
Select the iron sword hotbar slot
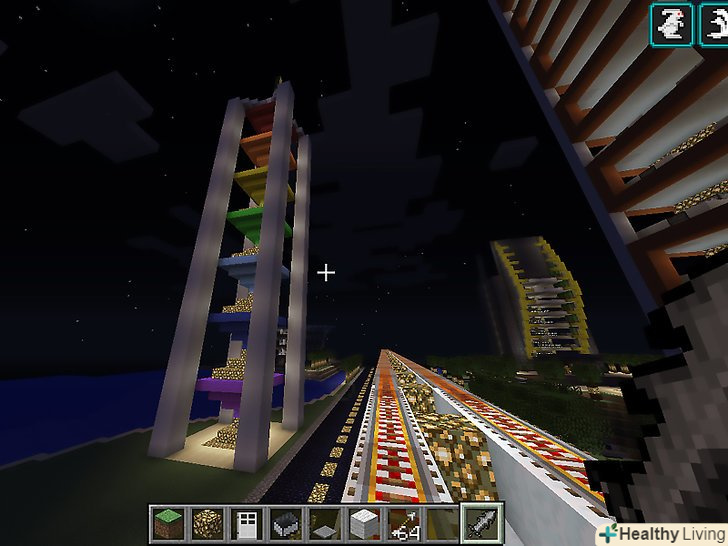click(480, 523)
